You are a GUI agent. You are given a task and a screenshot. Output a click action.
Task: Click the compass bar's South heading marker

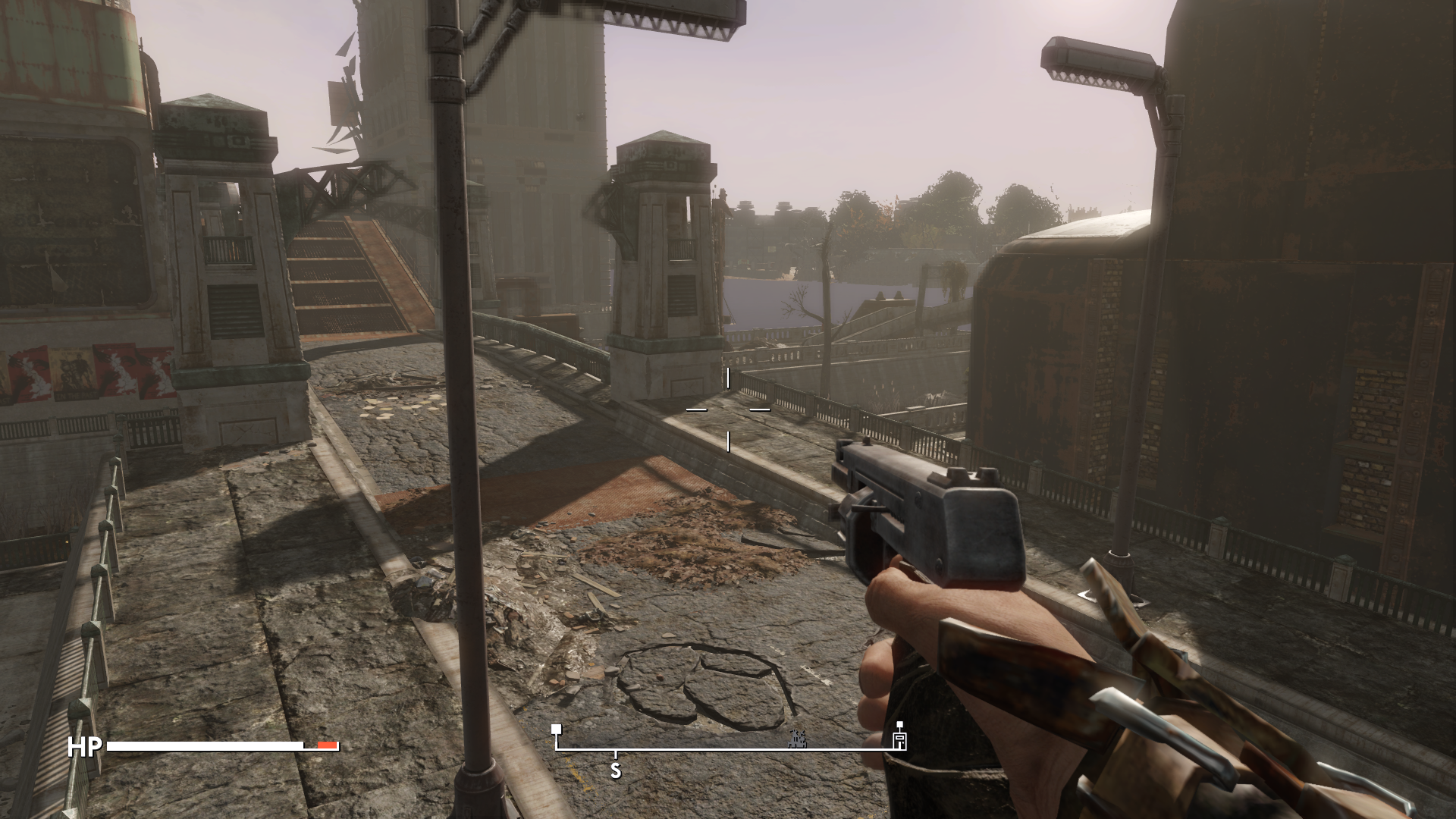click(616, 770)
